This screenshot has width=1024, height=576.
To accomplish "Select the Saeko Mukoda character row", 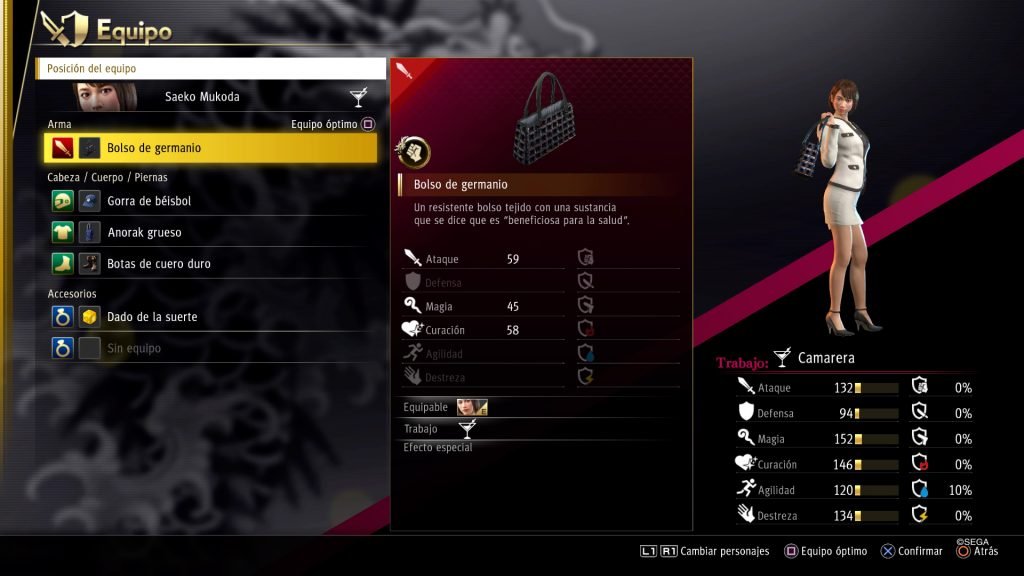I will [x=211, y=97].
